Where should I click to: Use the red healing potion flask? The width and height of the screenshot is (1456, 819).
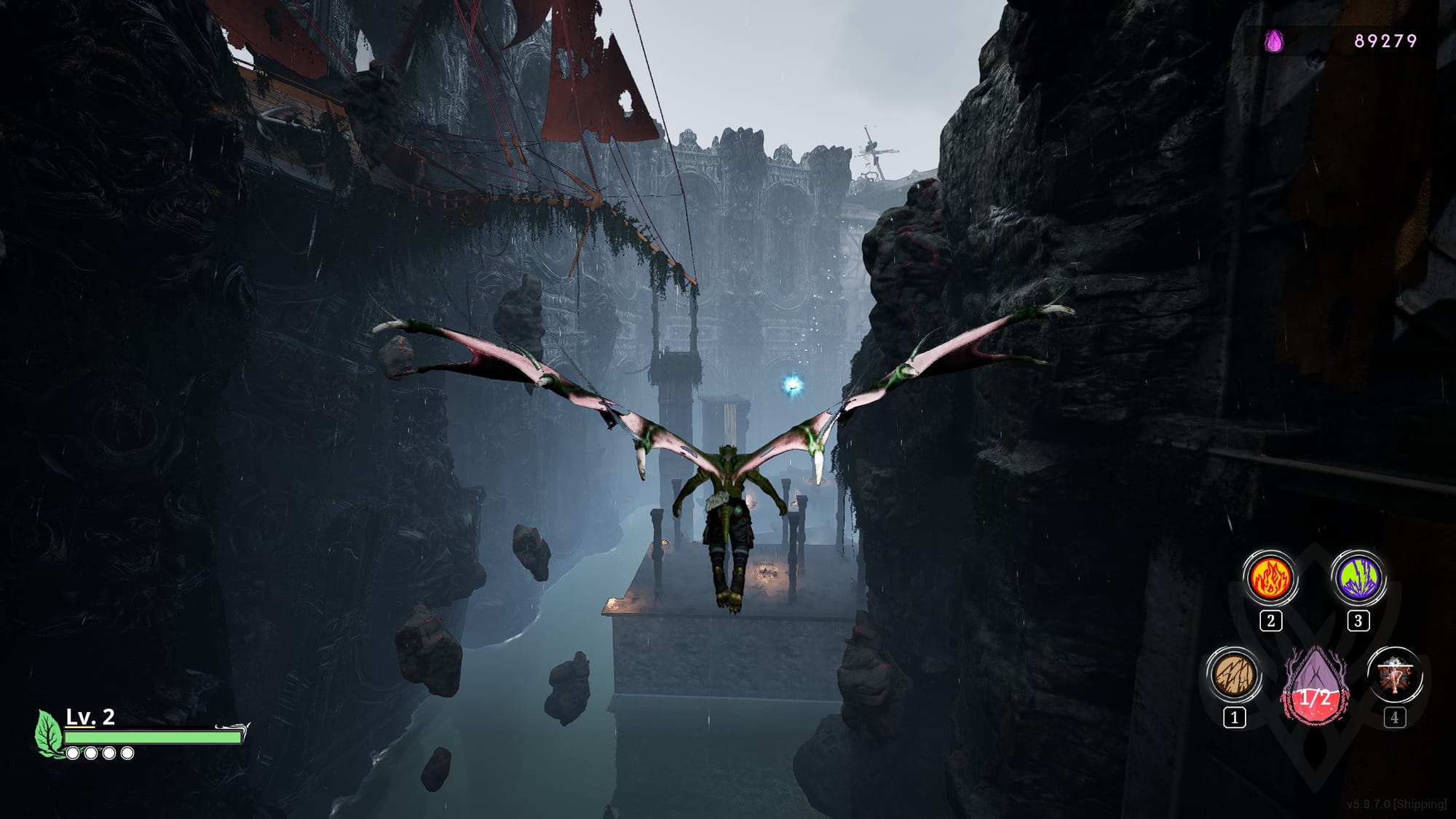[1315, 688]
